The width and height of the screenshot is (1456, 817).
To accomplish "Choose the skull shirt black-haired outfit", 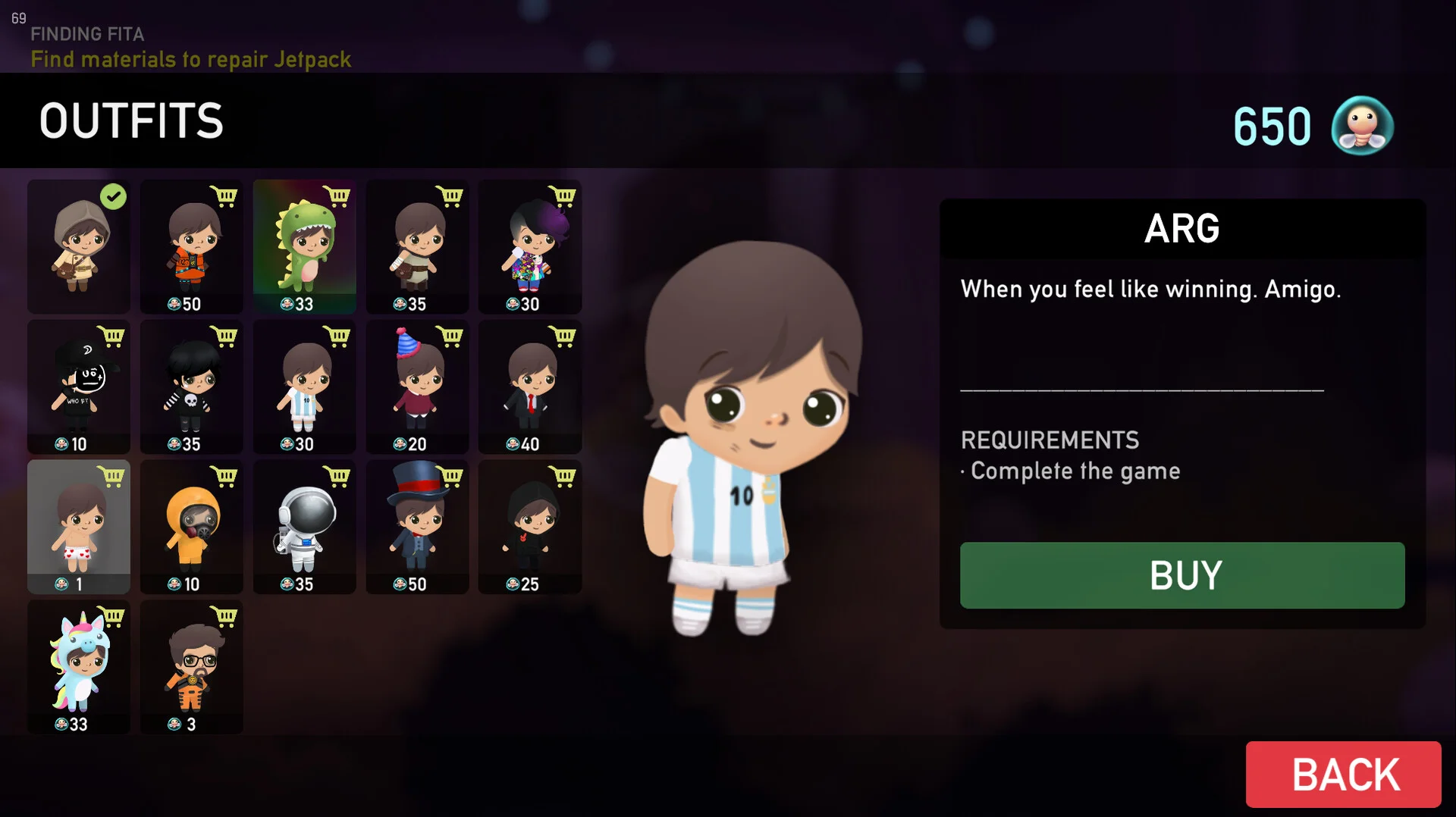I will [192, 387].
